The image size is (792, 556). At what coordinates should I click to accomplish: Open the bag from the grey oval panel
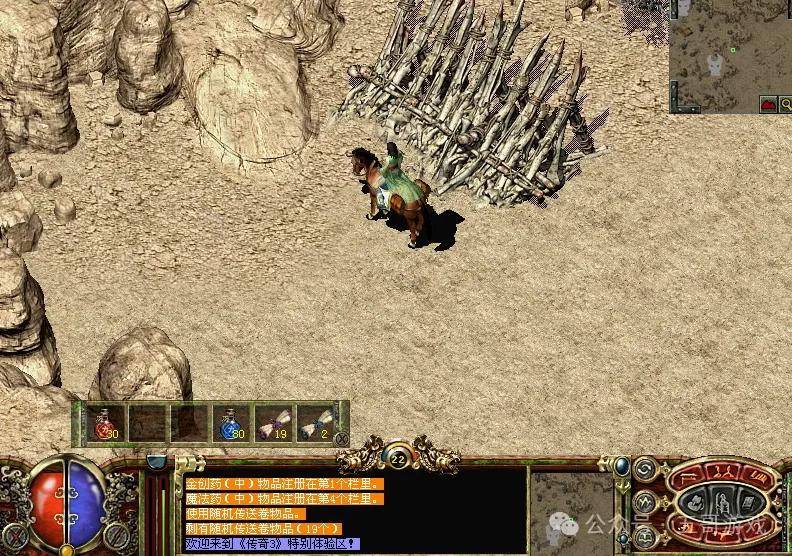click(694, 501)
